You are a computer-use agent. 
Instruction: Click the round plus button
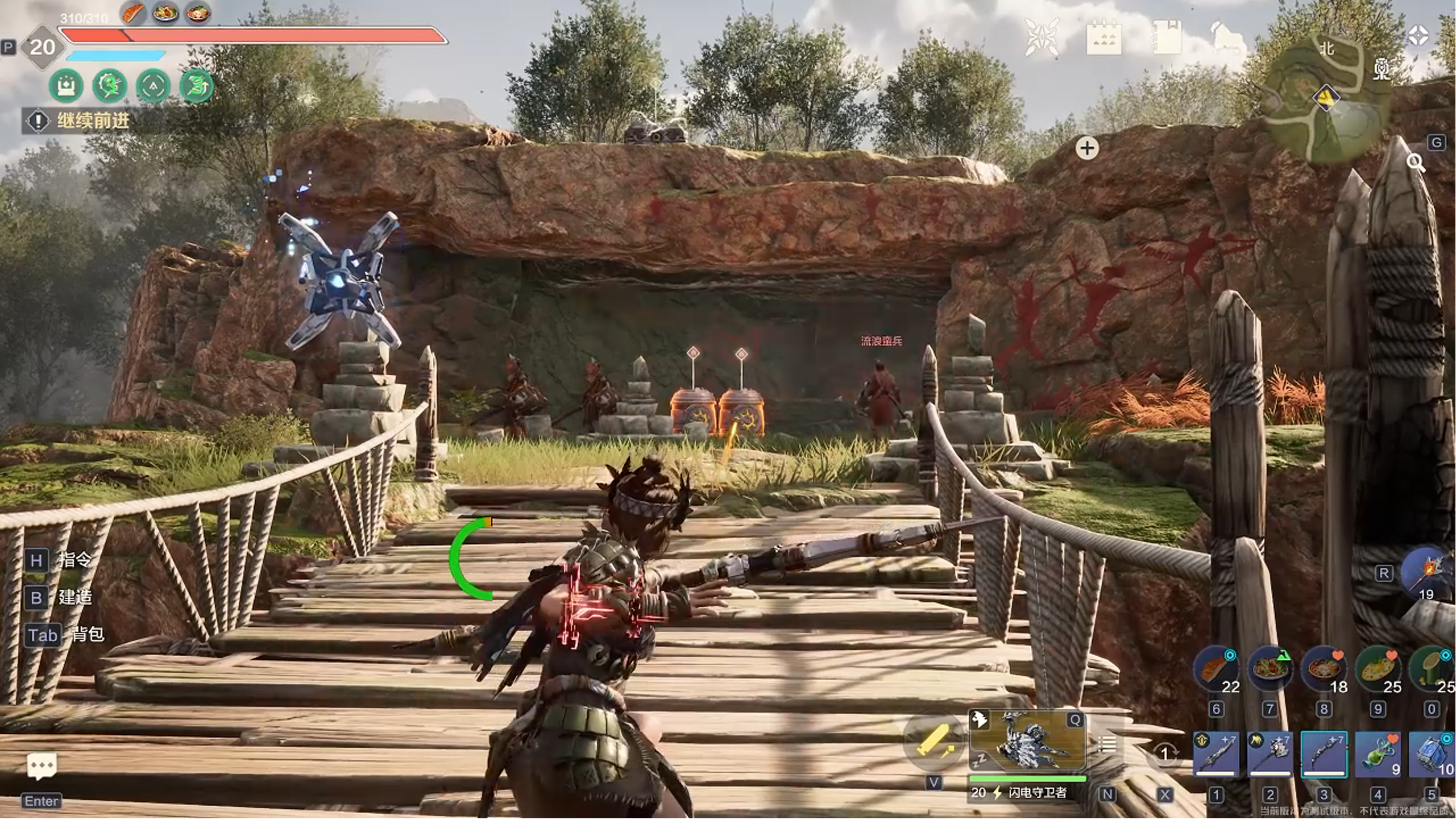(x=1087, y=149)
